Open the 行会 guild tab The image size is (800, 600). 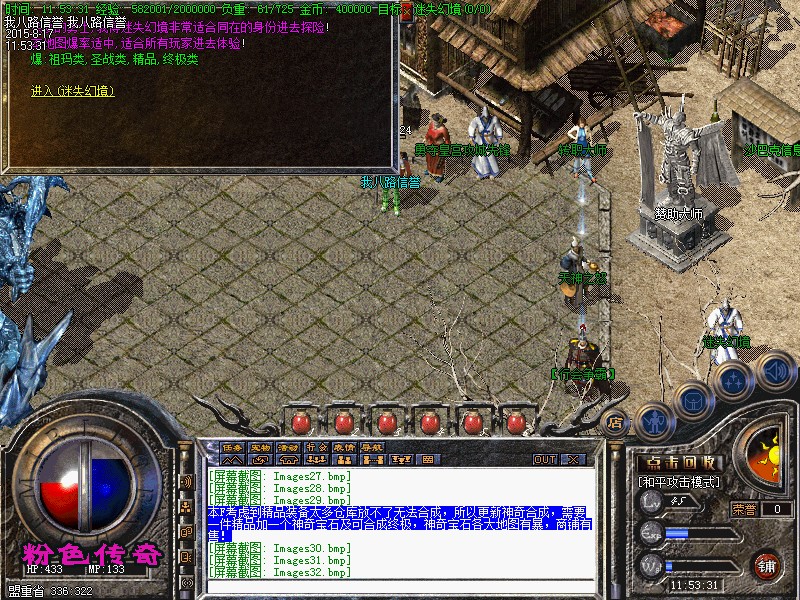point(317,446)
